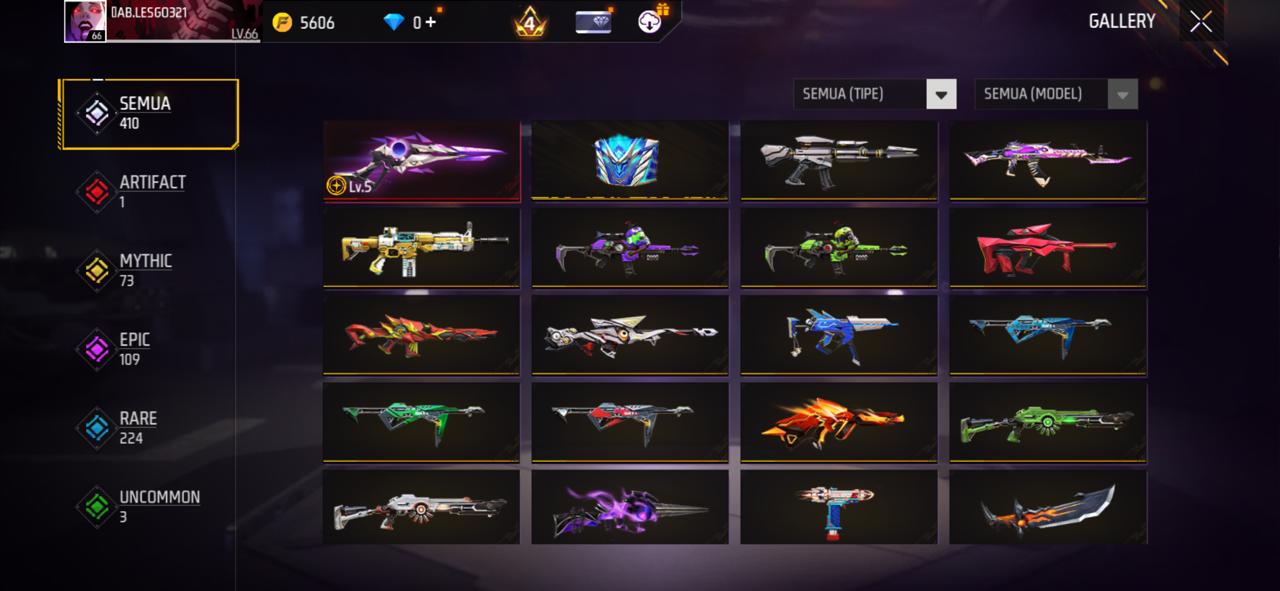Choose the blue loot crate skin
The width and height of the screenshot is (1280, 591).
point(629,160)
